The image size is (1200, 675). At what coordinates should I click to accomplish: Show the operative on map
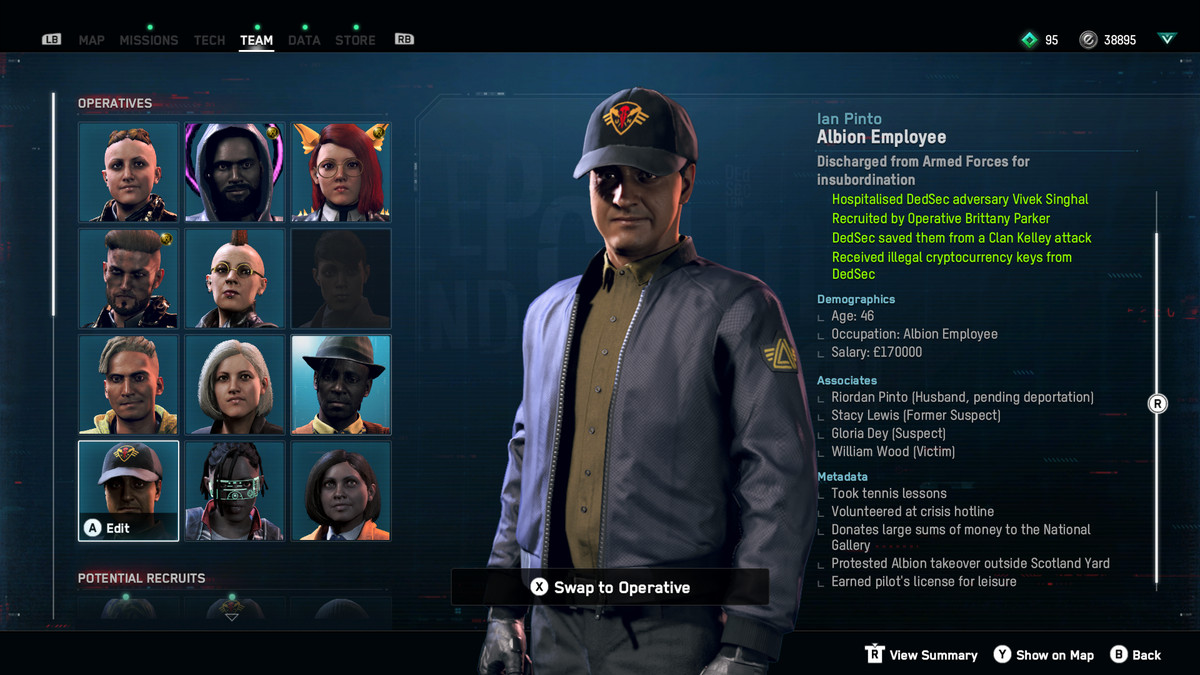(x=1043, y=655)
